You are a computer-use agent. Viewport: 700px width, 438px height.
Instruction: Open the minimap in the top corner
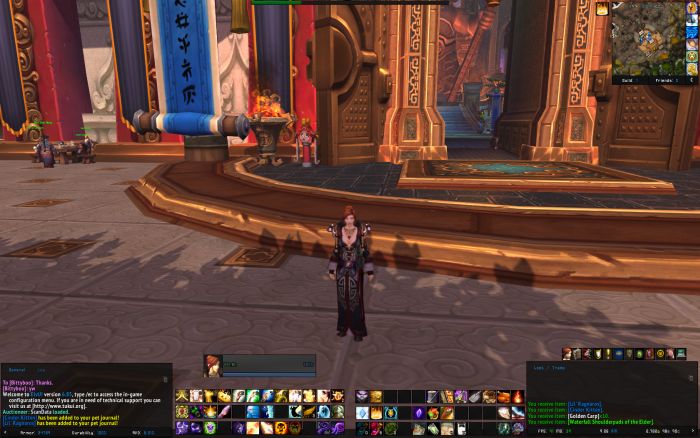point(653,36)
